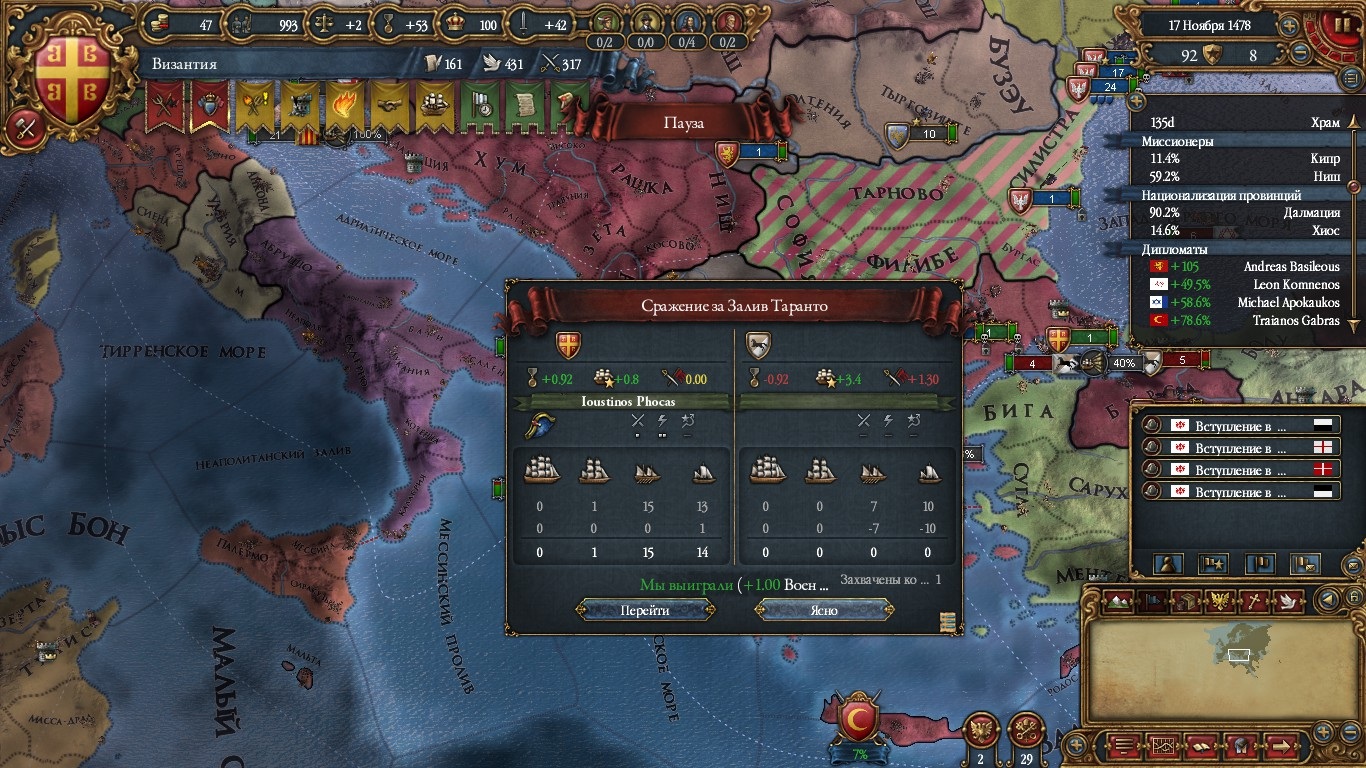
Task: Select the terrain map mode
Action: (x=1121, y=601)
